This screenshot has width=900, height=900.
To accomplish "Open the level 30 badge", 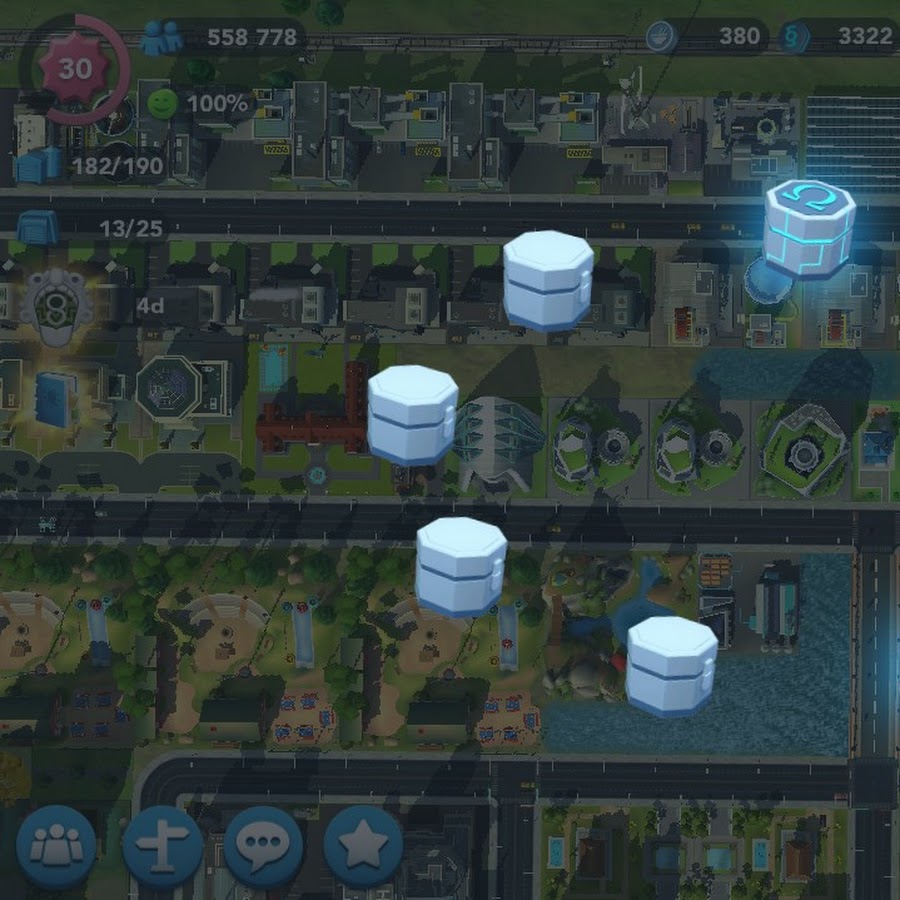I will [x=73, y=69].
